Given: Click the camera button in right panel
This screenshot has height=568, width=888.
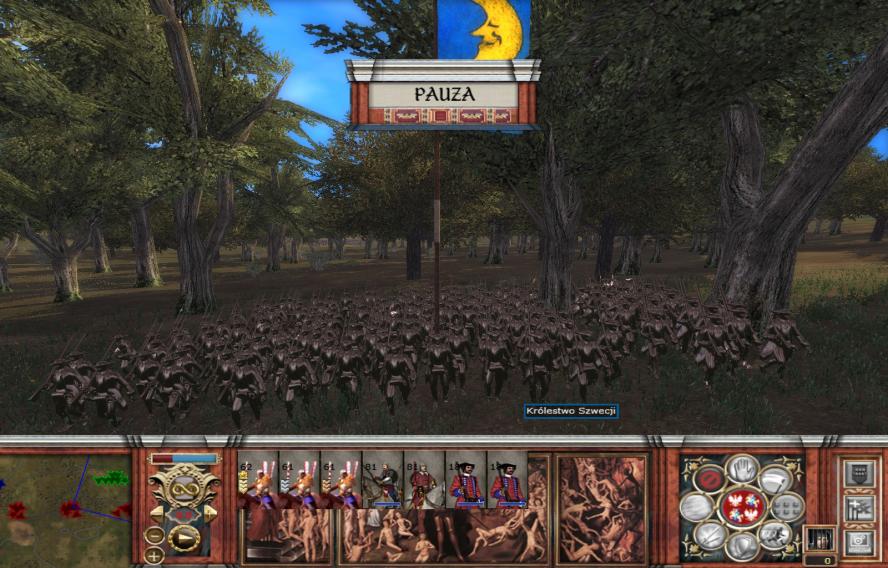Looking at the screenshot, I should 858,543.
